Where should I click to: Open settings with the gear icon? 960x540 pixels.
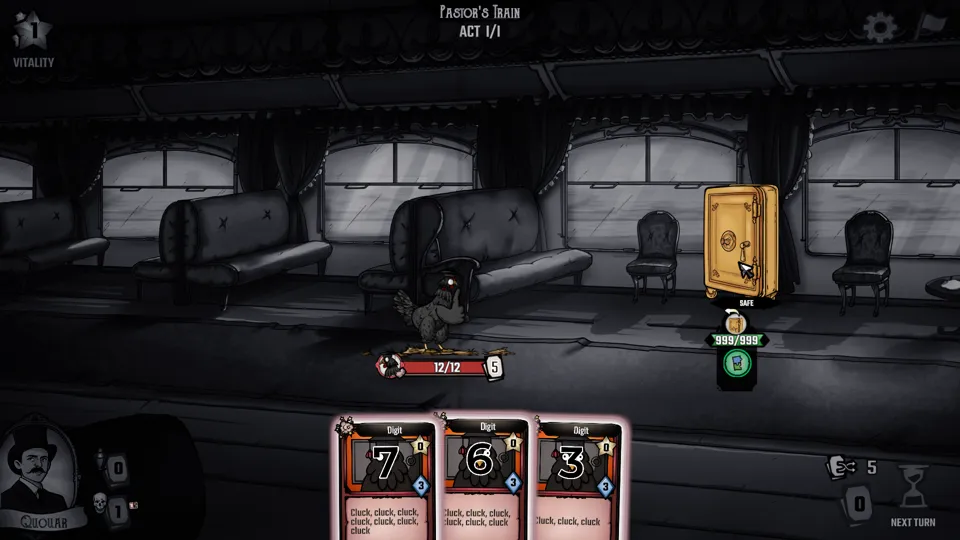pyautogui.click(x=879, y=27)
